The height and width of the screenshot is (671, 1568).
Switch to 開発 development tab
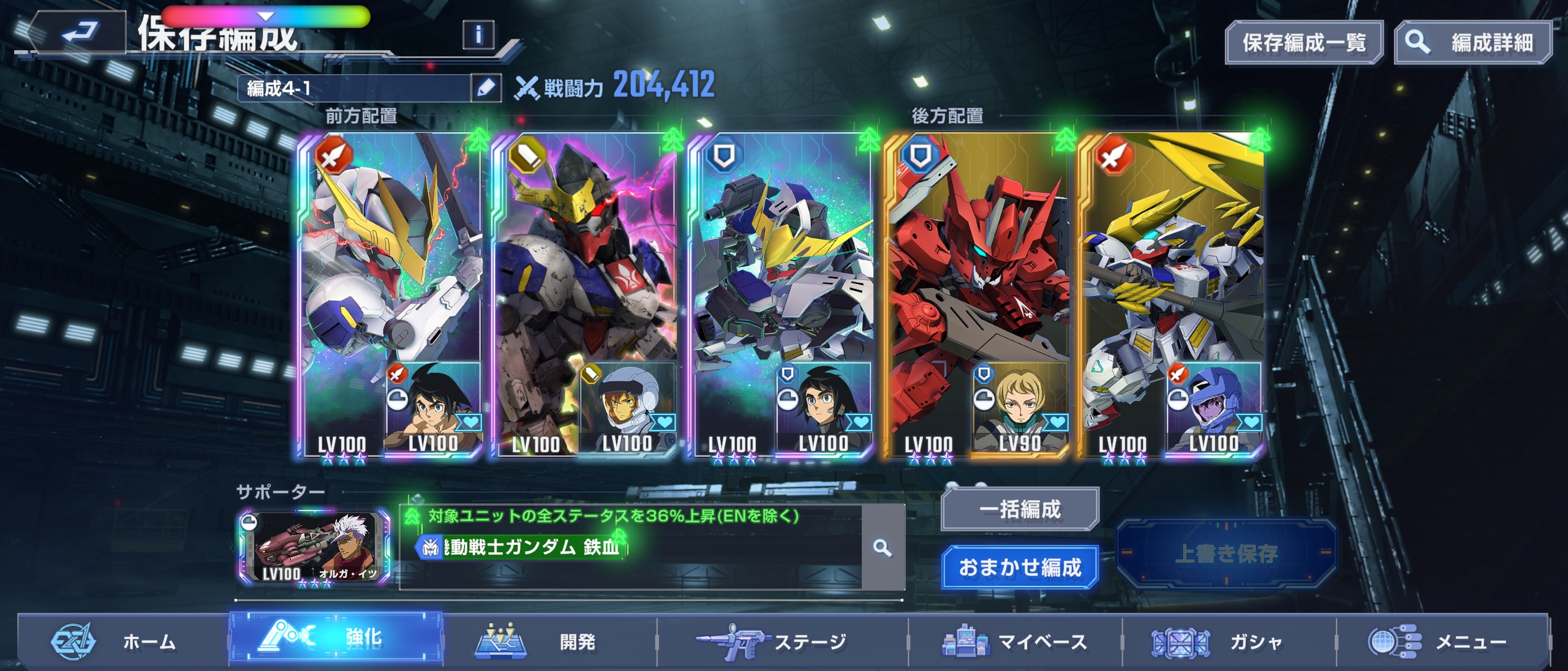click(550, 642)
